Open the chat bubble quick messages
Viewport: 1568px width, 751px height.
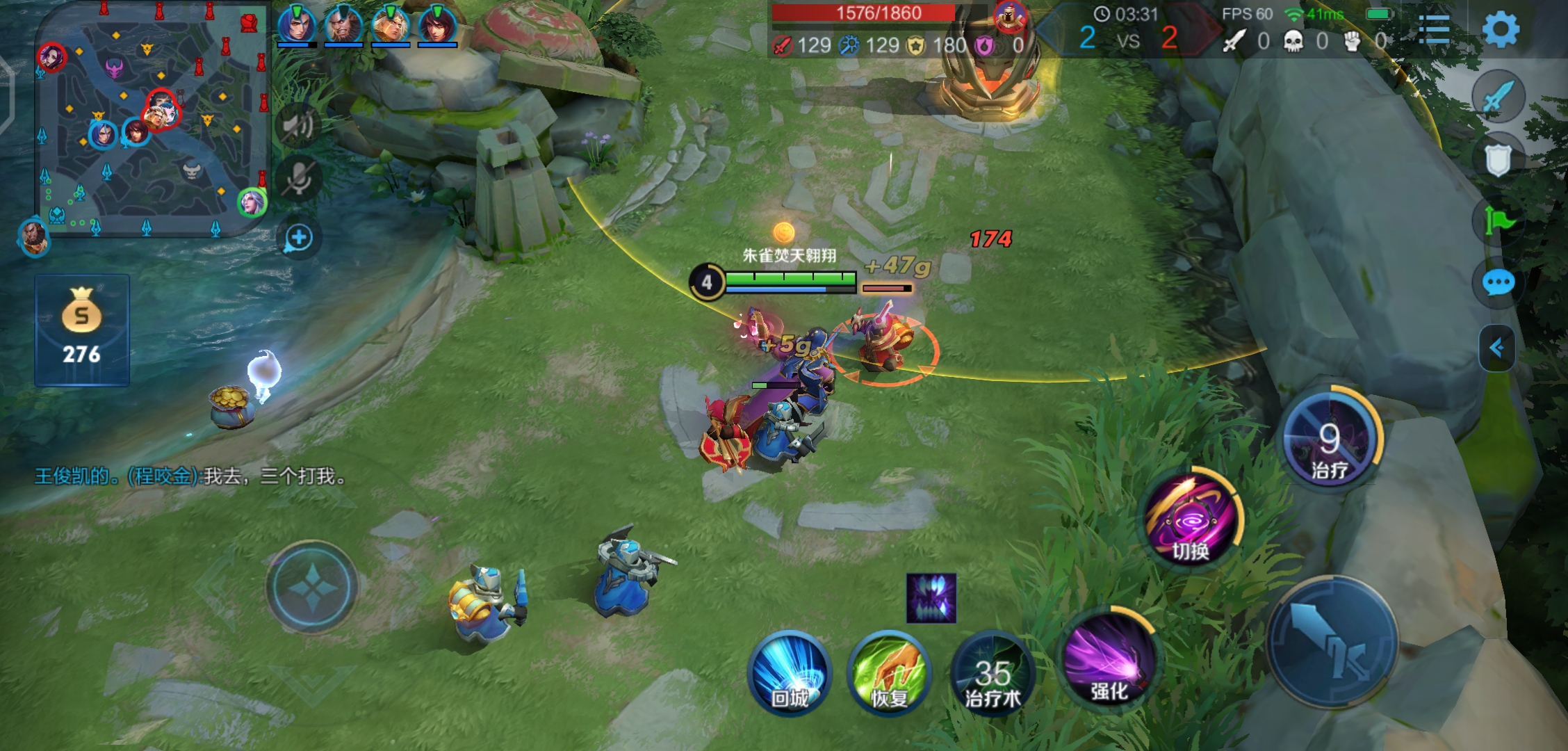(x=1498, y=284)
